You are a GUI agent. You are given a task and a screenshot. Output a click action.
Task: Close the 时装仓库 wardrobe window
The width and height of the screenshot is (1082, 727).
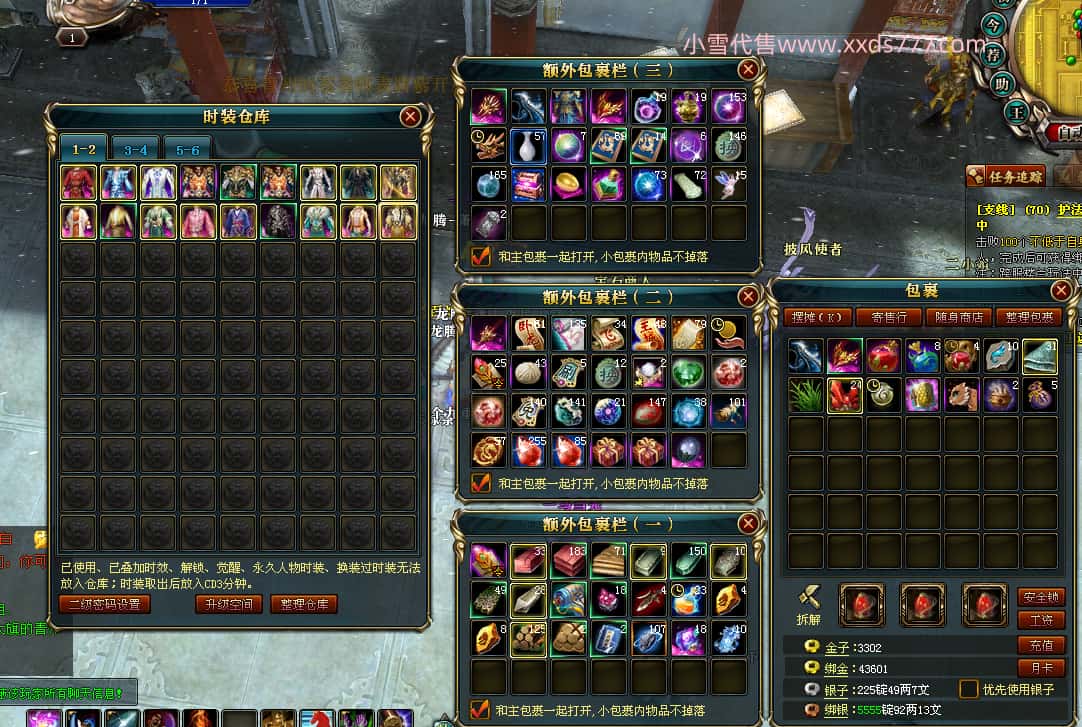point(410,117)
